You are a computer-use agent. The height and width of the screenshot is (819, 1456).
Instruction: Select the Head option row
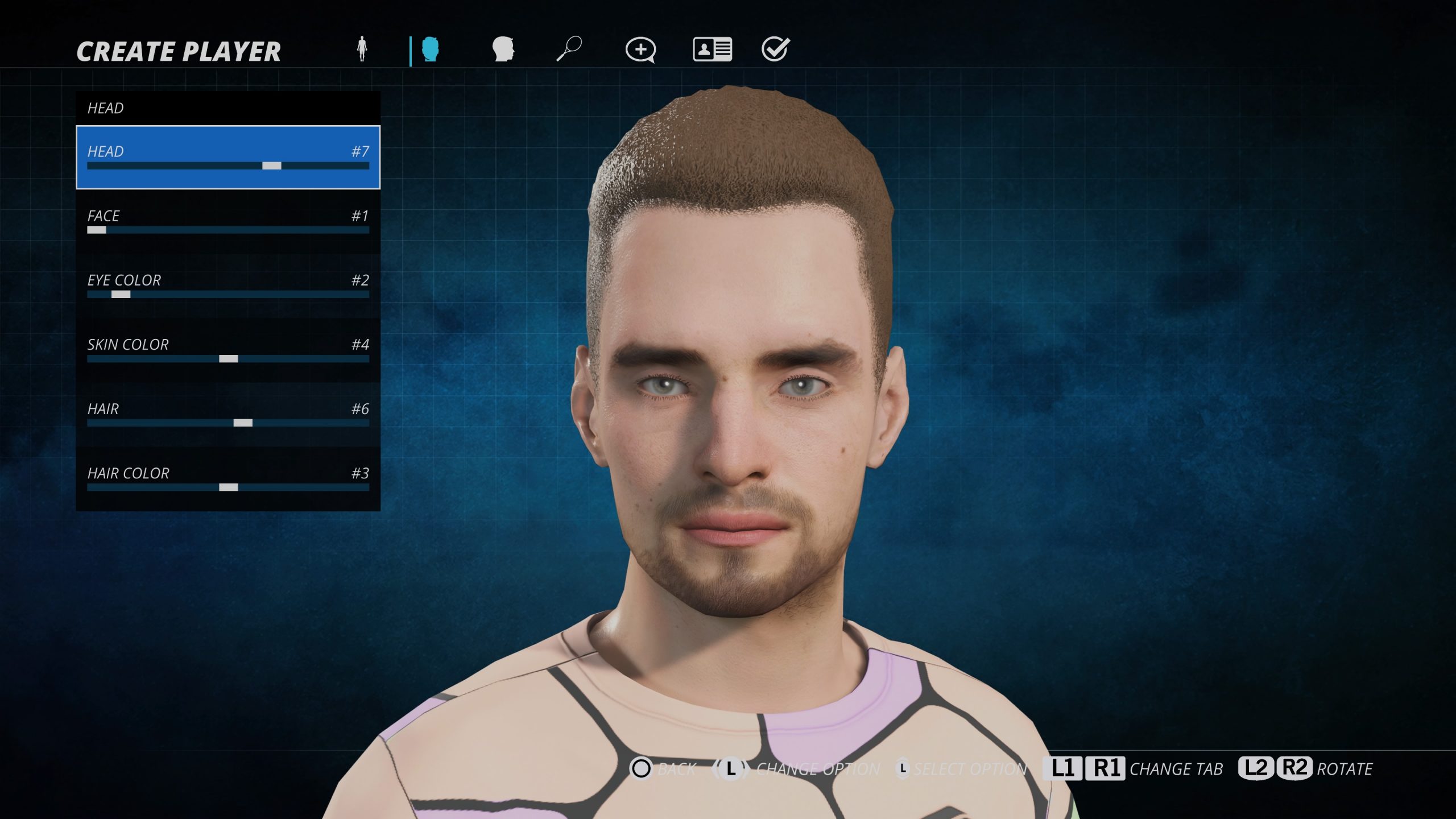pyautogui.click(x=227, y=157)
